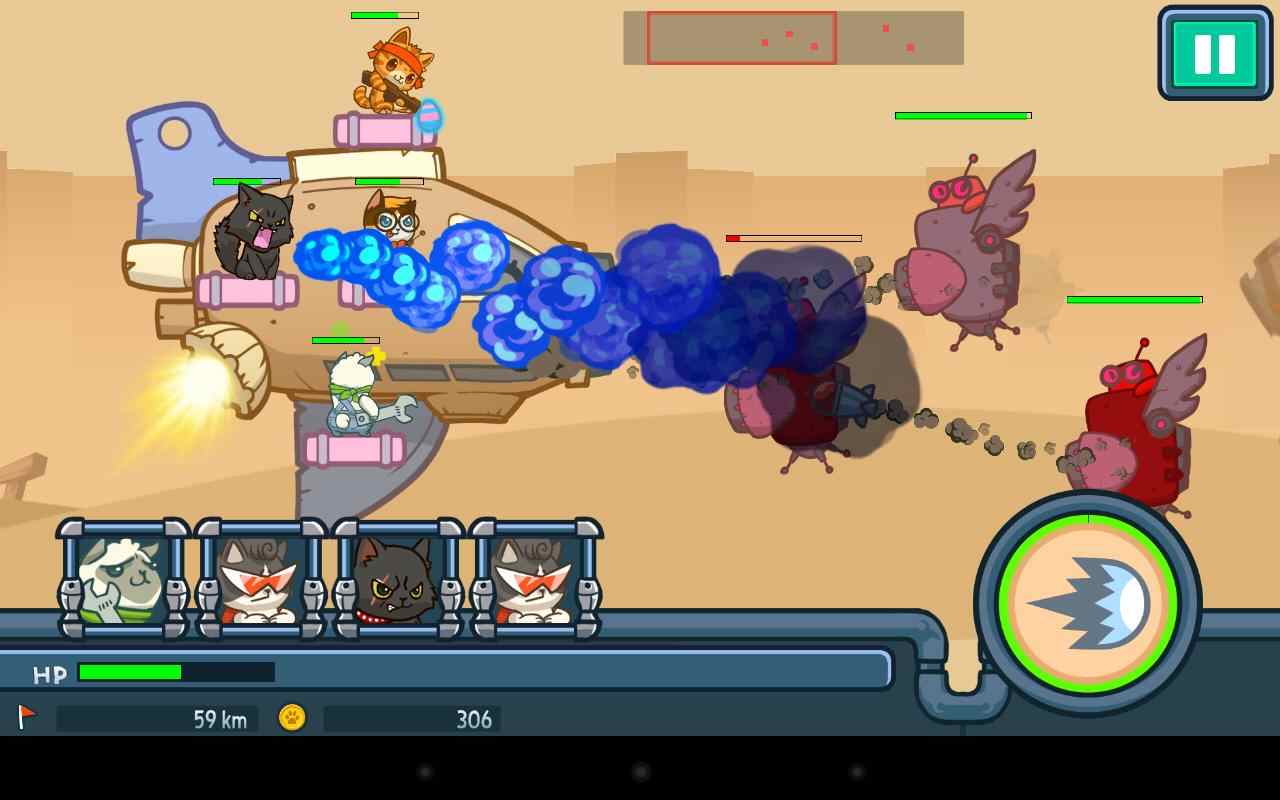
Task: Select the white cat with green scarf card
Action: [123, 579]
